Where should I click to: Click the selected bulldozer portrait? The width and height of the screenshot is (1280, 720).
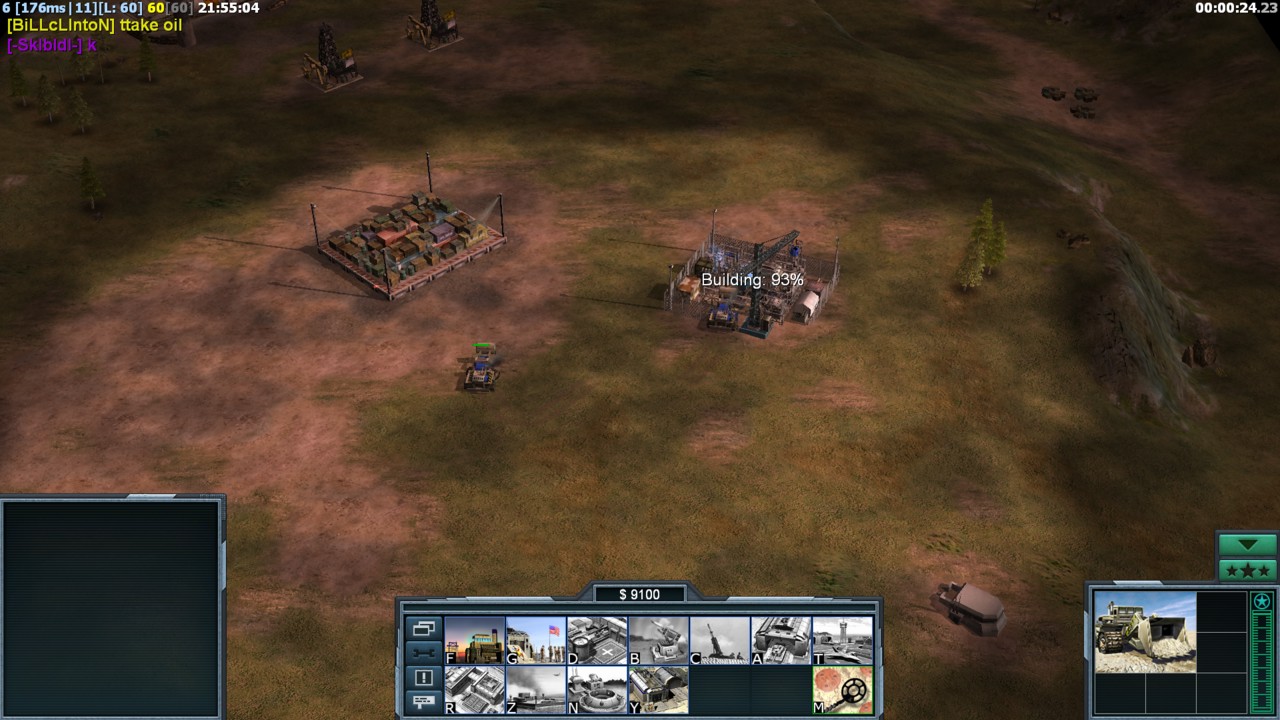pos(1144,632)
